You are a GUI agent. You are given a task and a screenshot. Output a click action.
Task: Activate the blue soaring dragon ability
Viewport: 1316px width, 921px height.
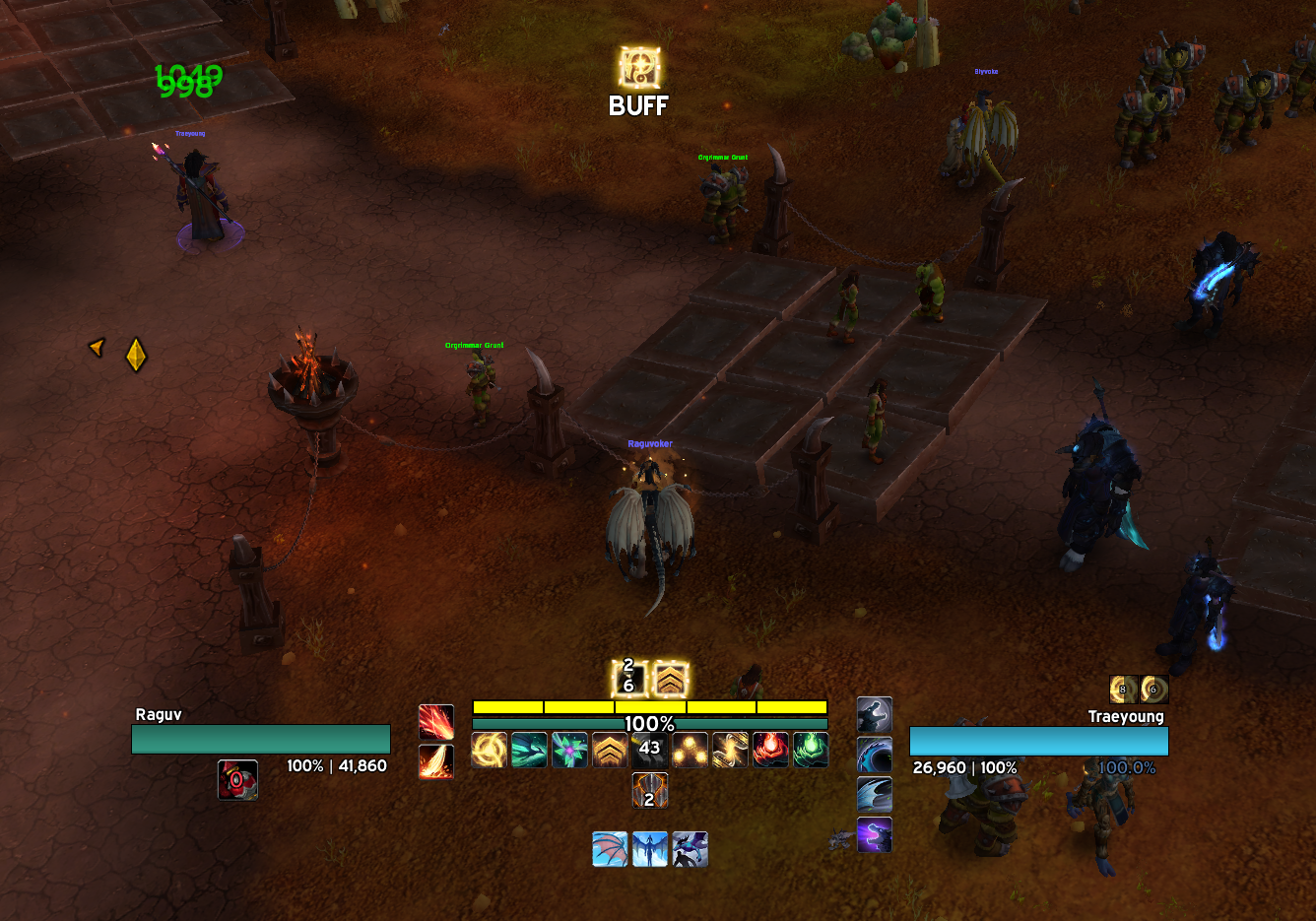pyautogui.click(x=650, y=849)
